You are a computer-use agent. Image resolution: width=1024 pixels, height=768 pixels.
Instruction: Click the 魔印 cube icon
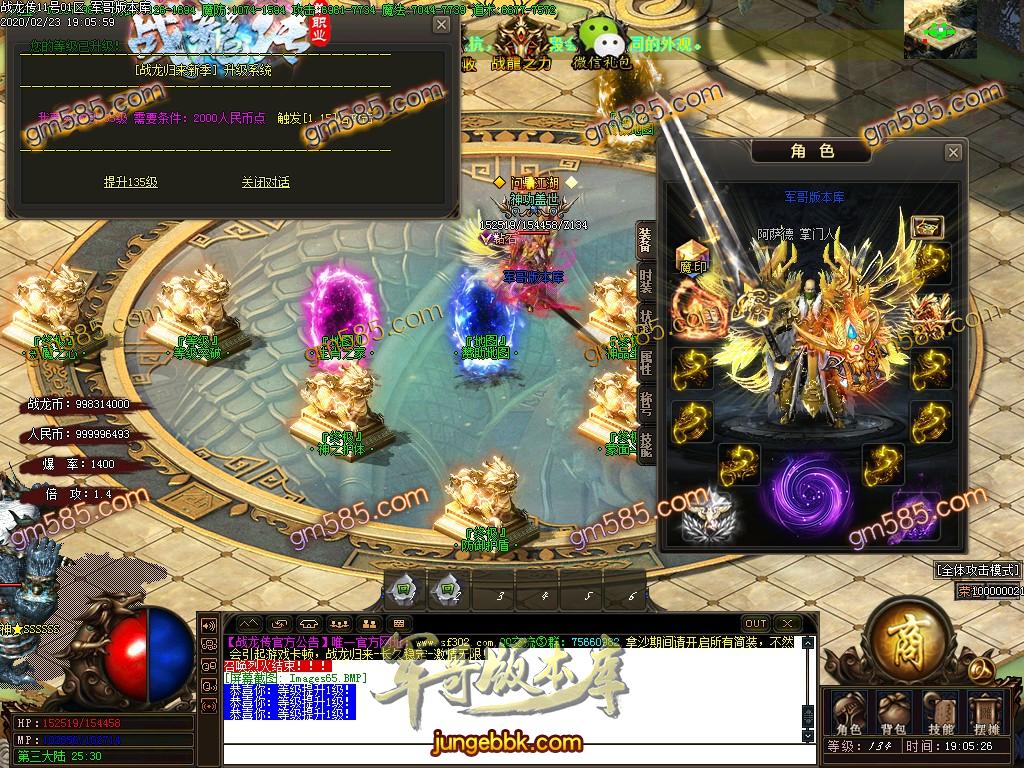click(692, 258)
